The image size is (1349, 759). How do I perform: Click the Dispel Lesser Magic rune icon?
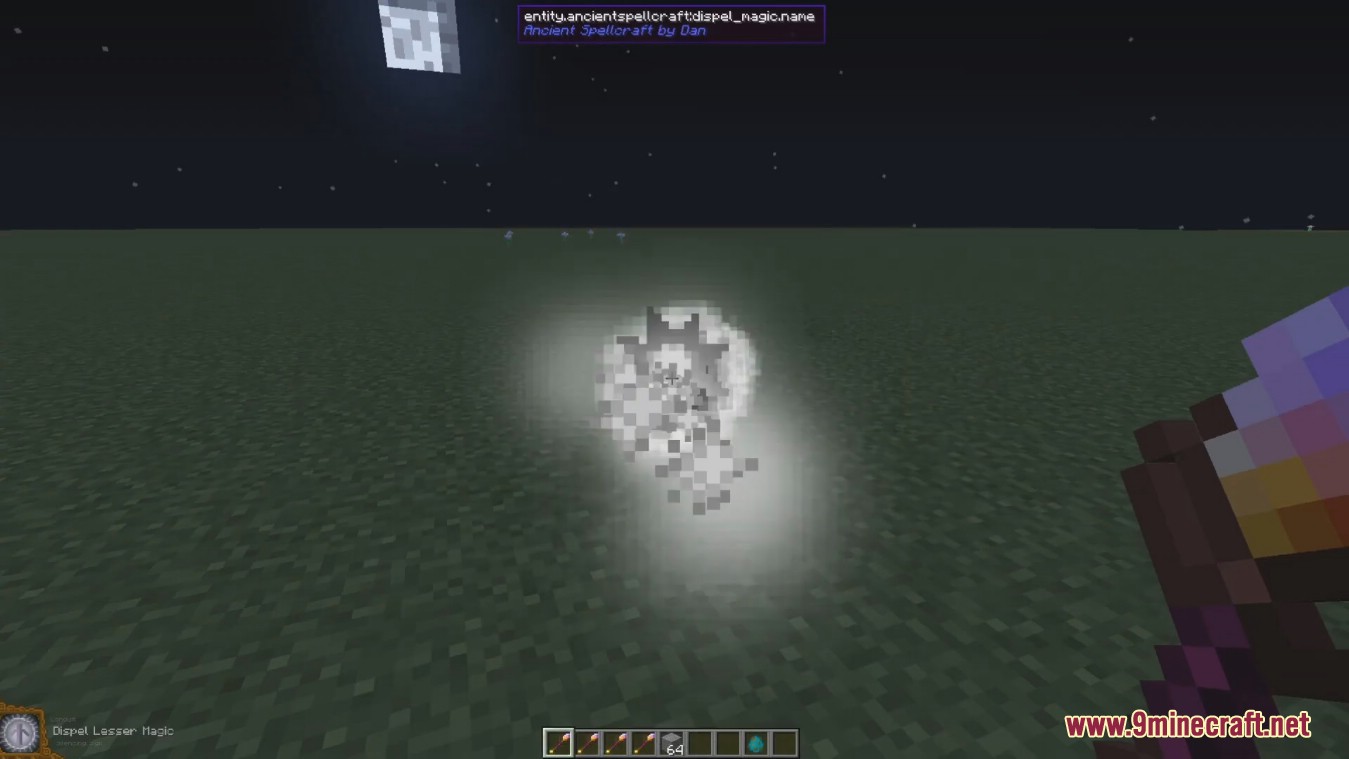(x=20, y=733)
